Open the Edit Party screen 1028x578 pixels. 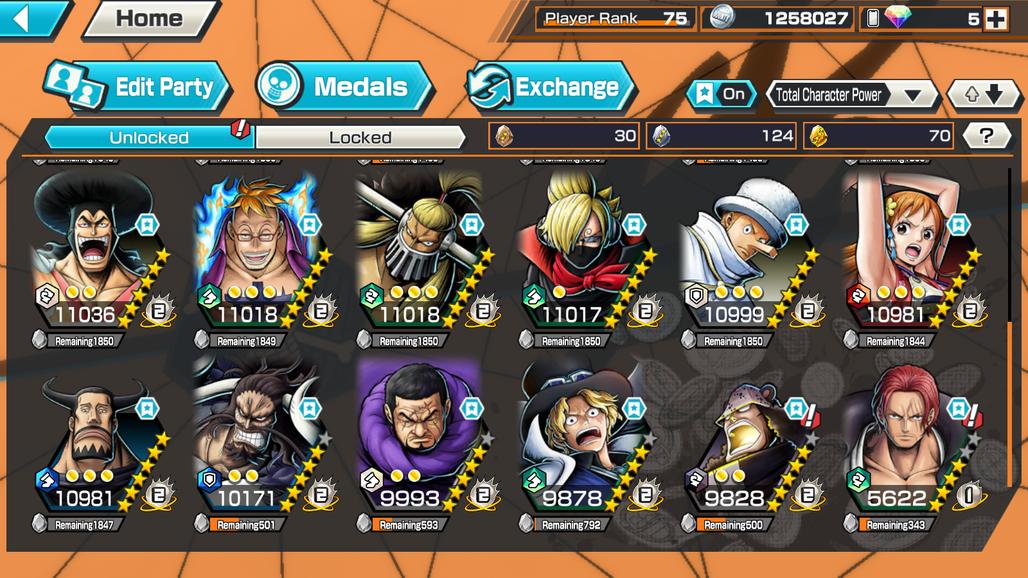137,87
